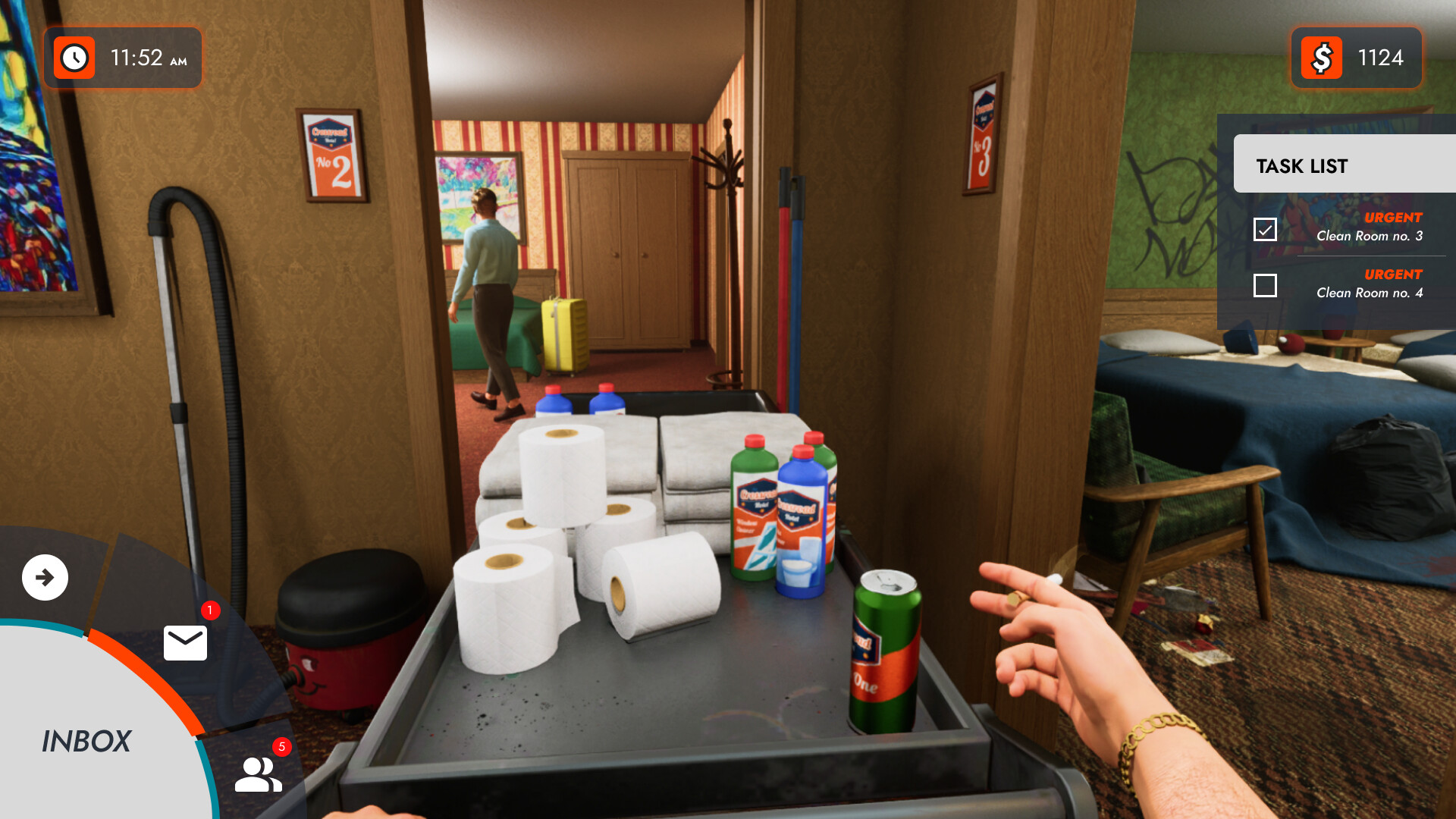This screenshot has height=819, width=1456.
Task: Open the INBOX radial menu center
Action: click(x=87, y=742)
